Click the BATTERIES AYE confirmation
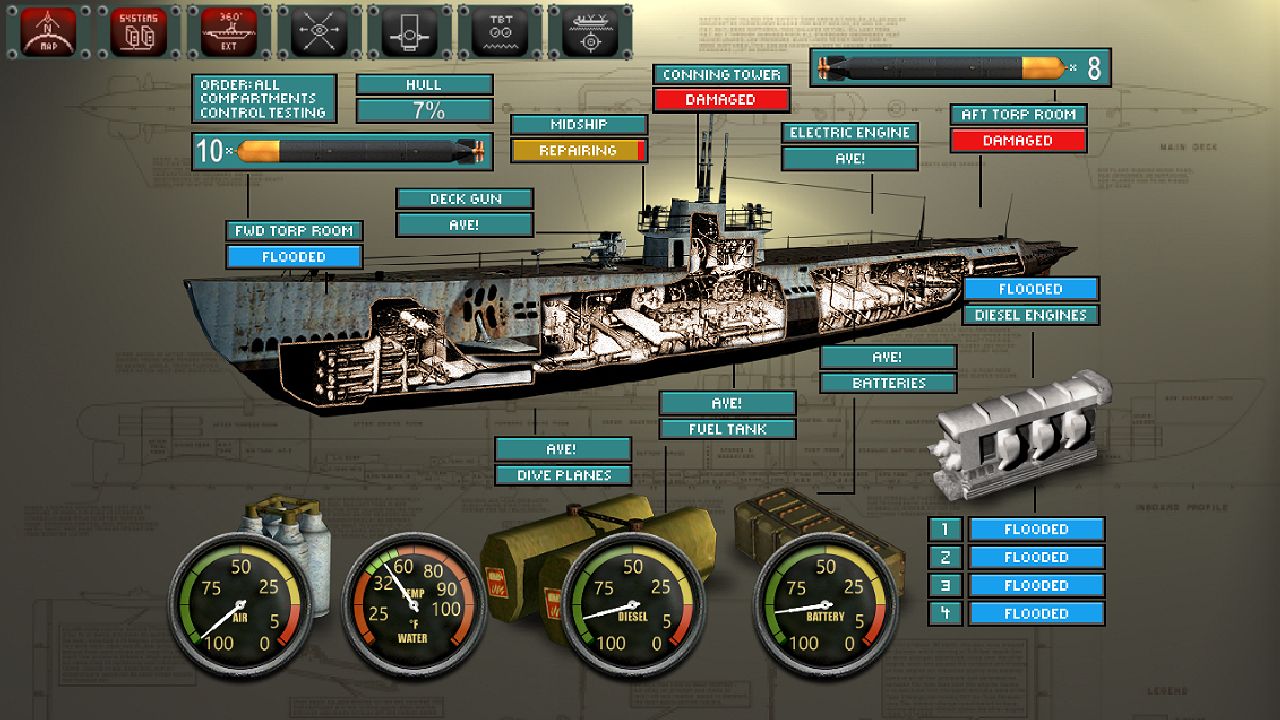Image resolution: width=1280 pixels, height=720 pixels. coord(888,356)
